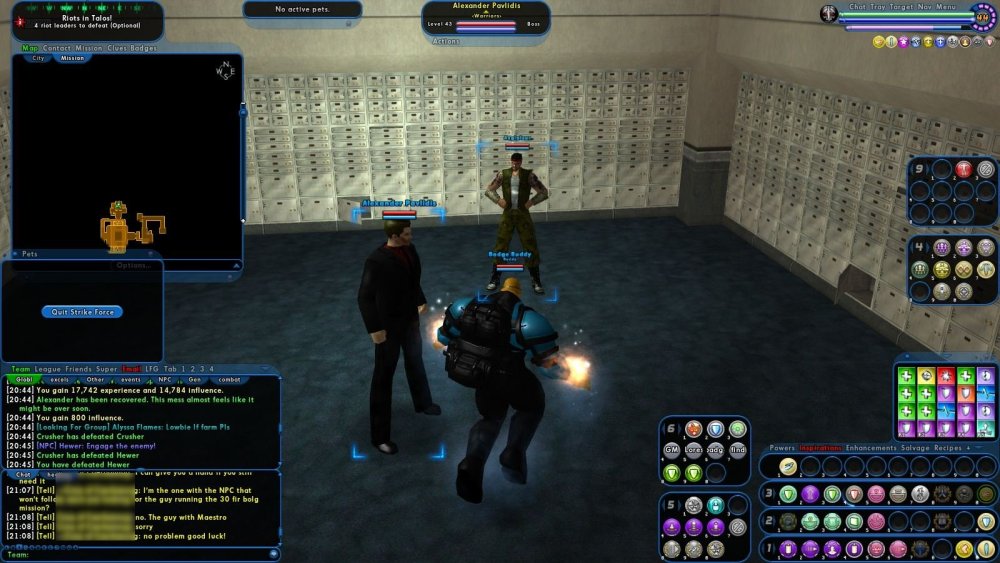Viewport: 1000px width, 563px height.
Task: Open Actions under Alexander Pavlidis target
Action: (x=447, y=42)
